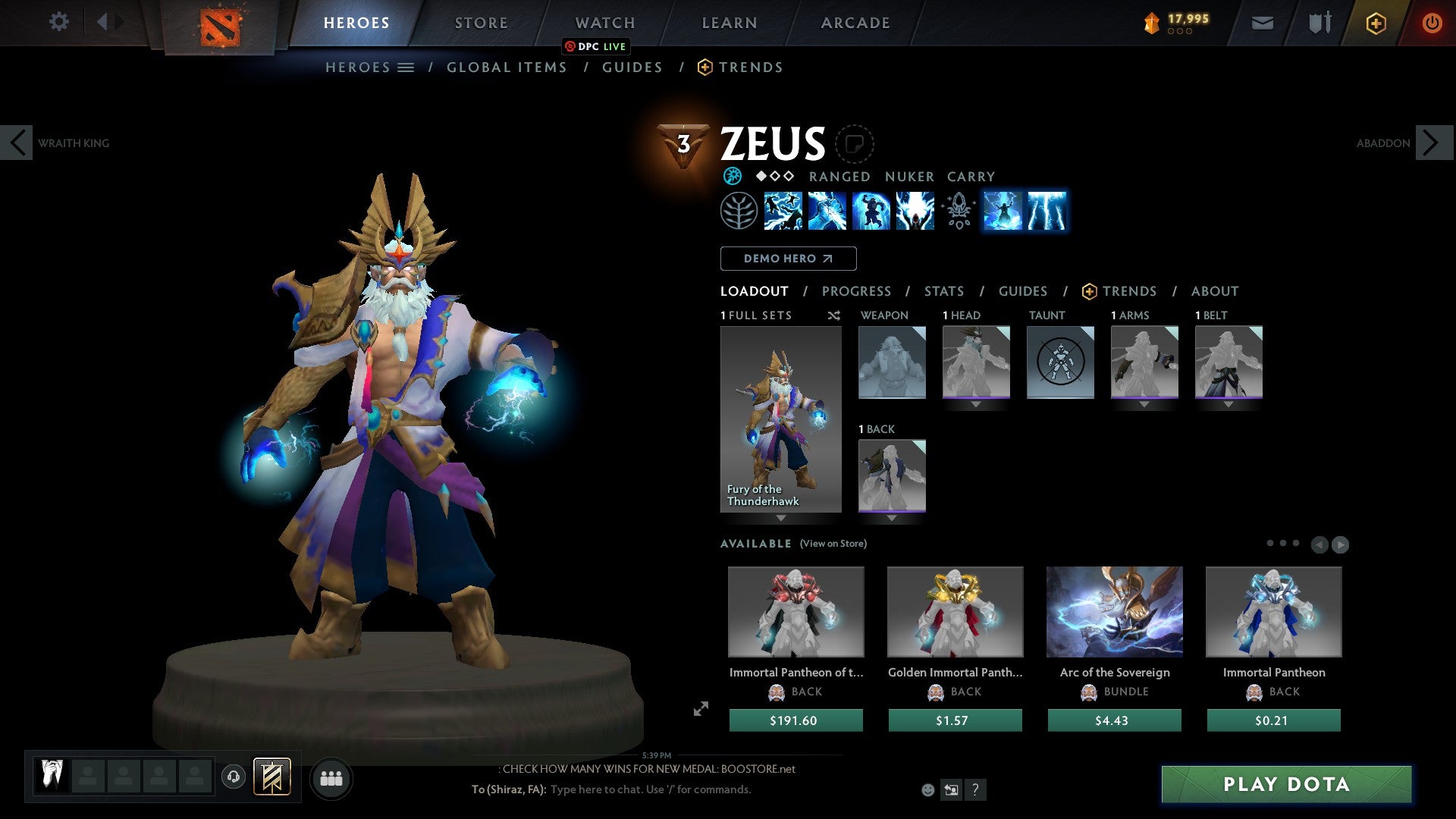View the Stats section for Zeus
Screen dimensions: 1456x819
(x=943, y=291)
